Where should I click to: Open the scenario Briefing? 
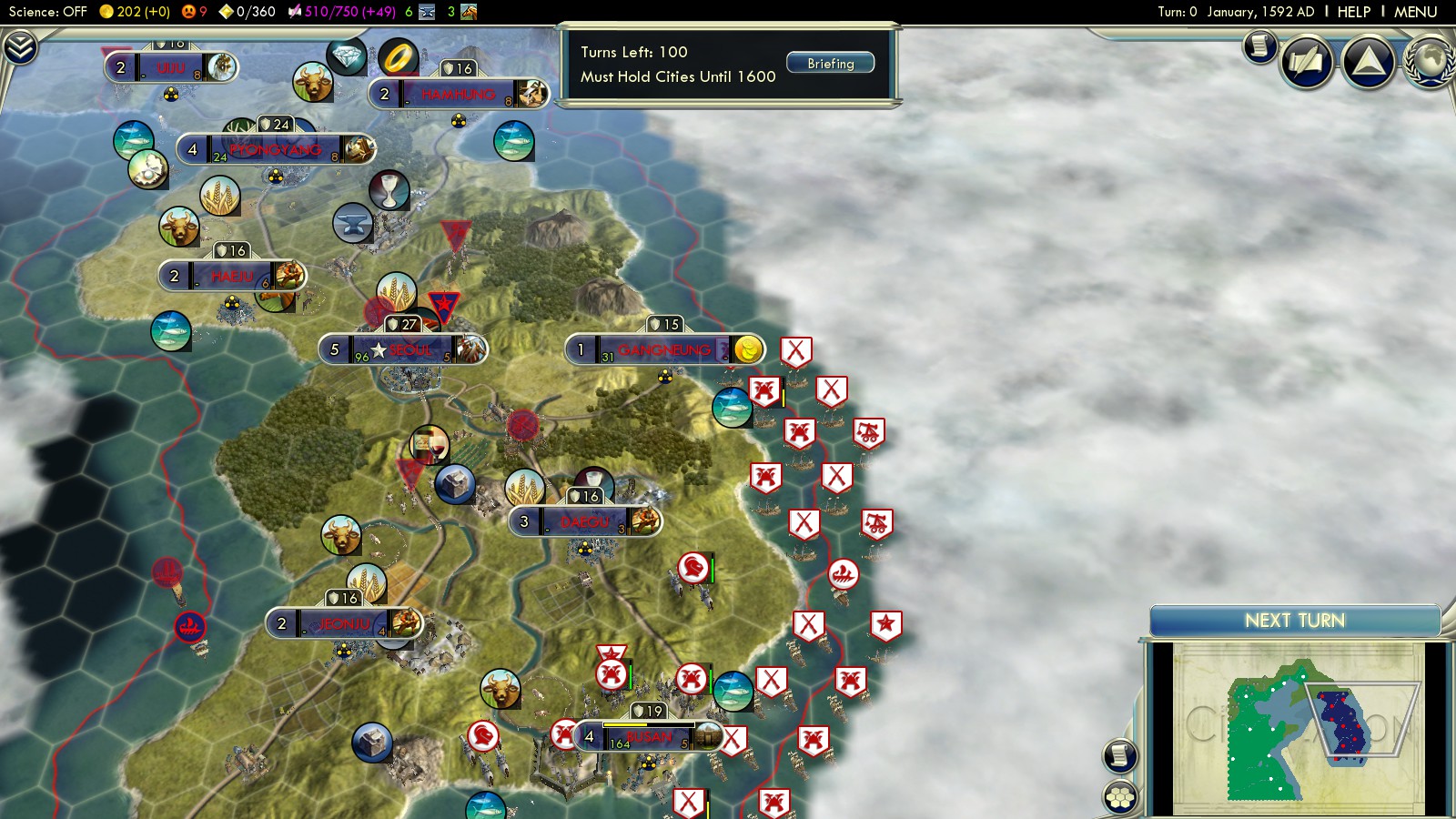(x=830, y=64)
